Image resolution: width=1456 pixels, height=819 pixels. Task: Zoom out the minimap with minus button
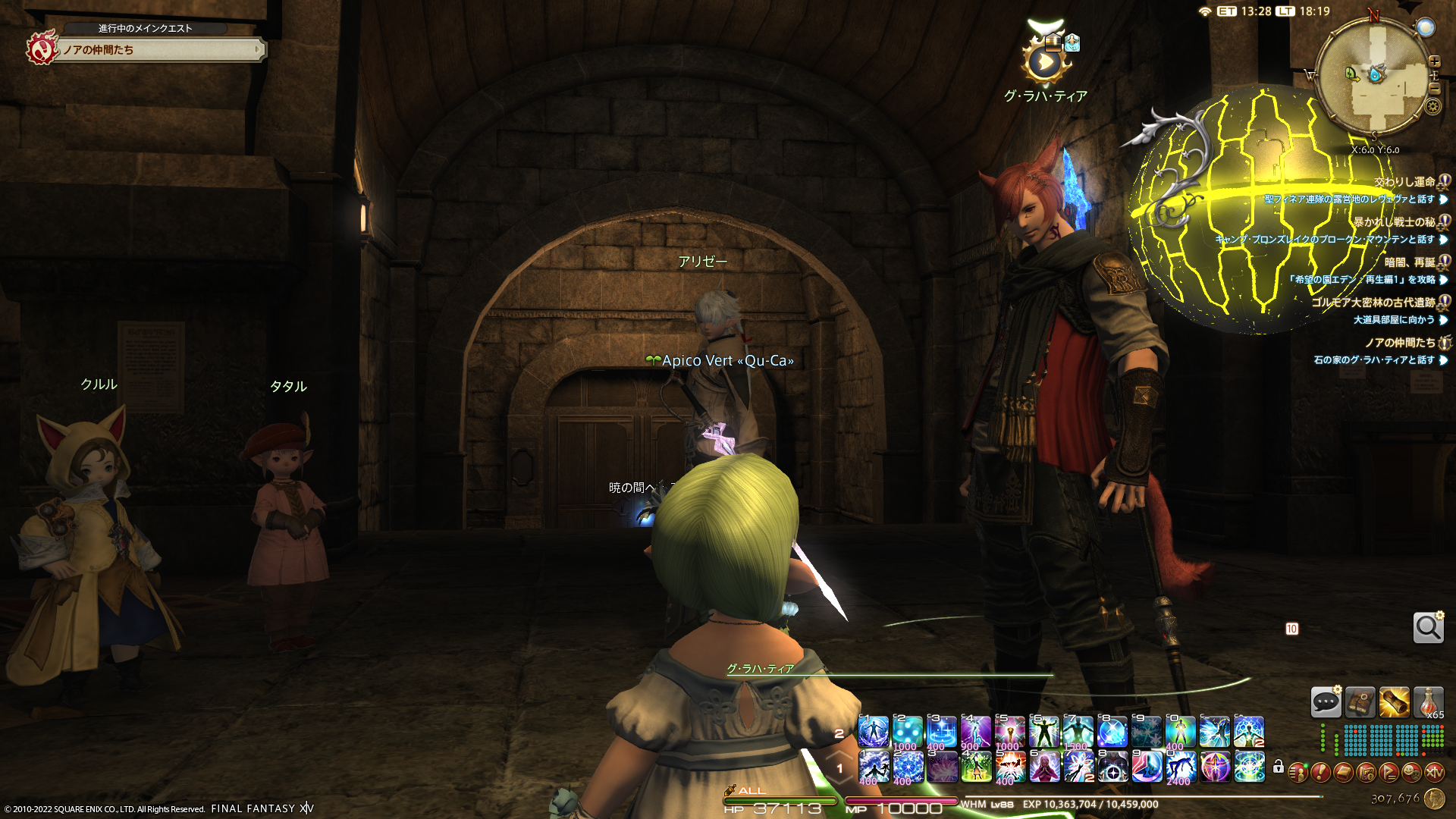[x=1434, y=89]
